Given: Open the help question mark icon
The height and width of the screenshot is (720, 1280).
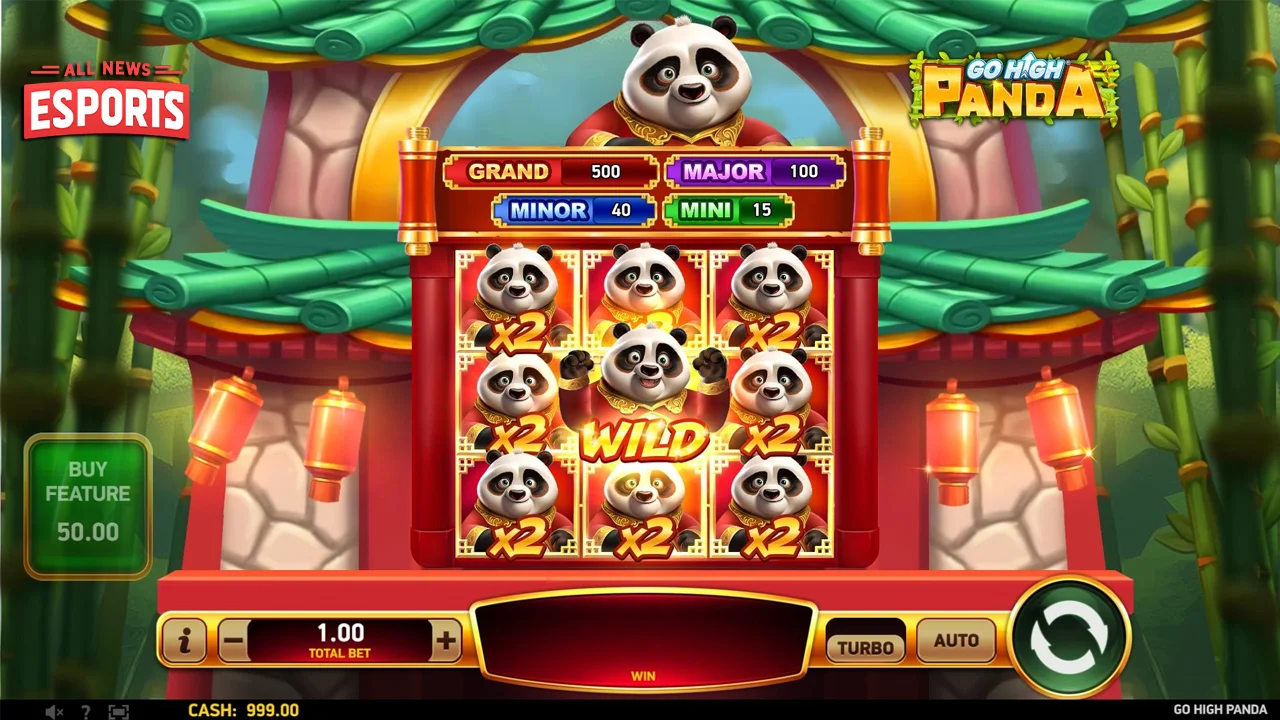Looking at the screenshot, I should point(86,711).
